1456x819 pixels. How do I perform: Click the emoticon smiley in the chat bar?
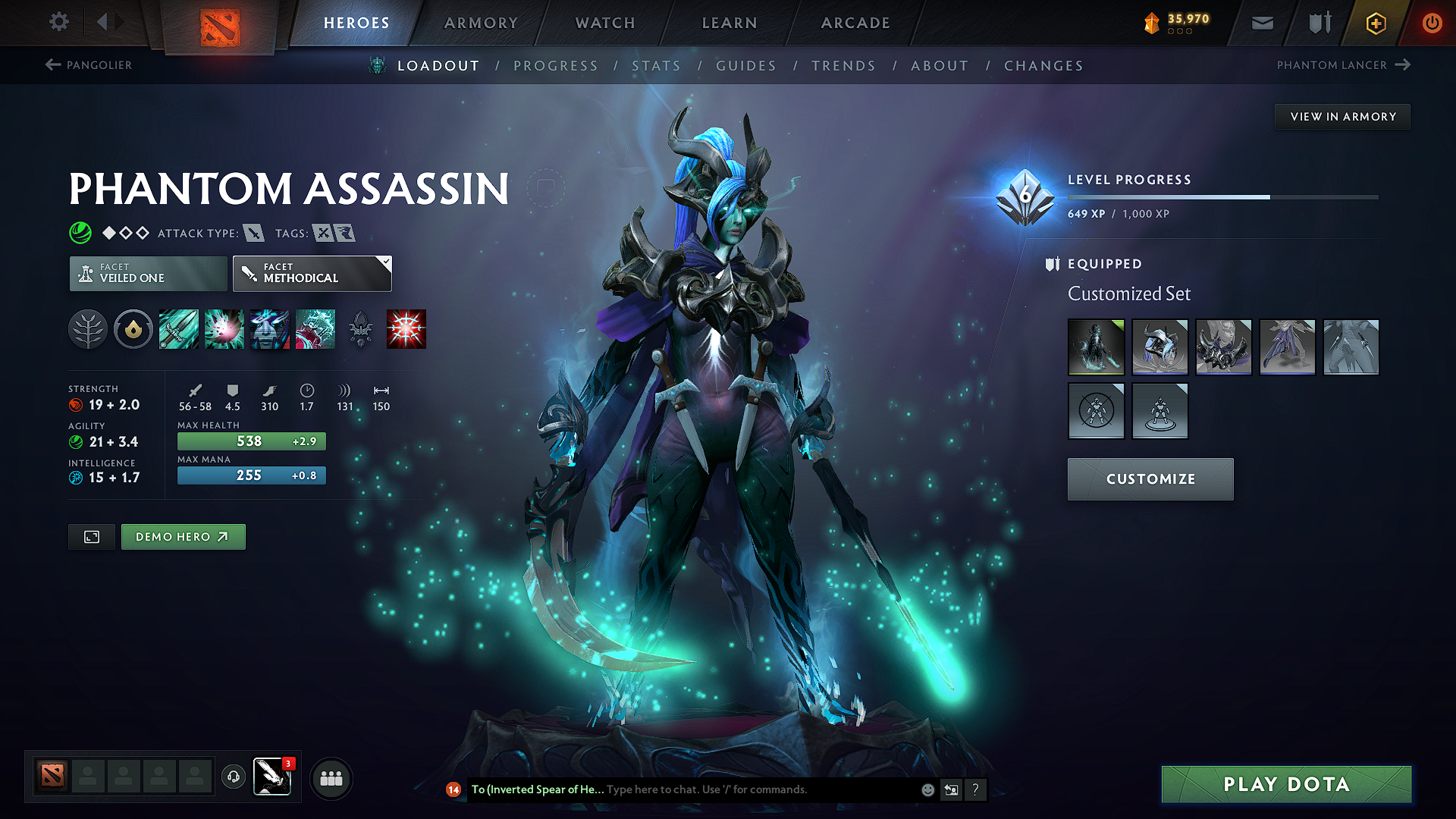click(927, 789)
